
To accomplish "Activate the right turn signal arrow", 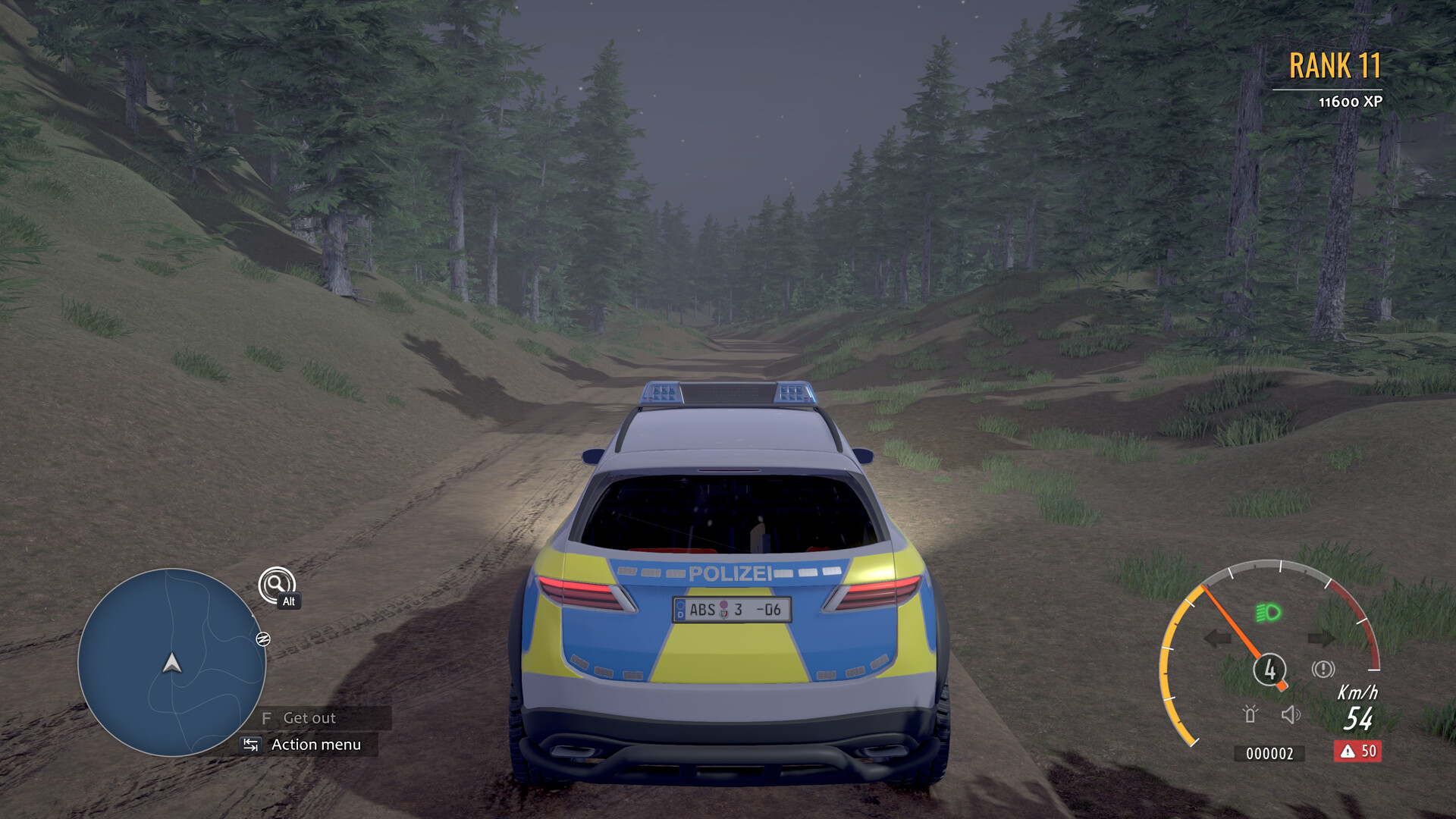I will (x=1321, y=639).
